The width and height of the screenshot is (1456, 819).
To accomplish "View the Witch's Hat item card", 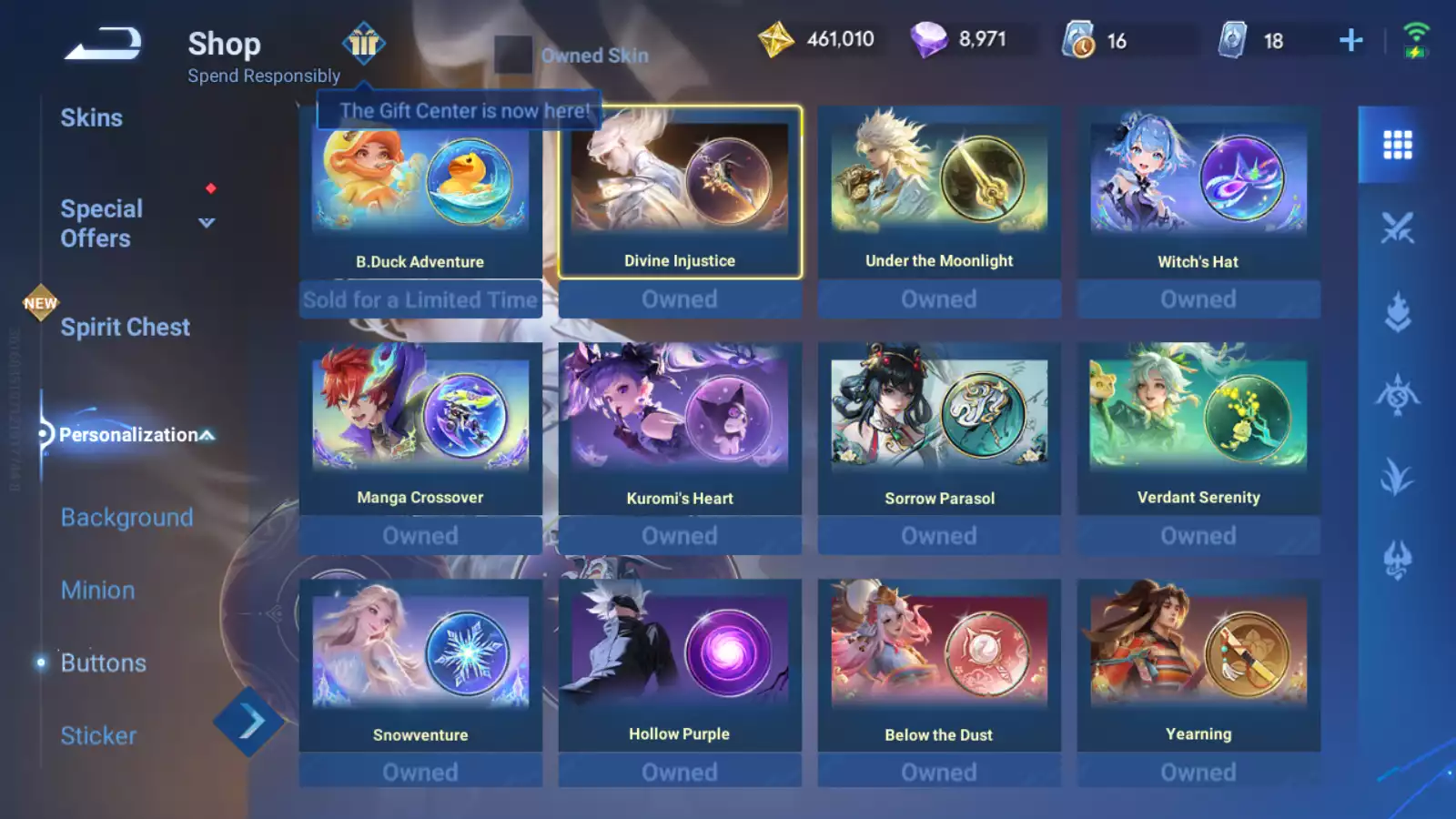I will click(x=1198, y=192).
